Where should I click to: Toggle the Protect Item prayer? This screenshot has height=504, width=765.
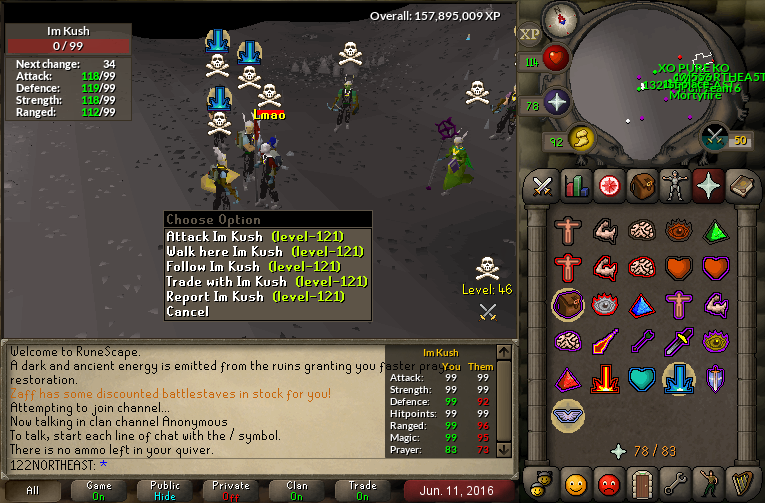566,304
